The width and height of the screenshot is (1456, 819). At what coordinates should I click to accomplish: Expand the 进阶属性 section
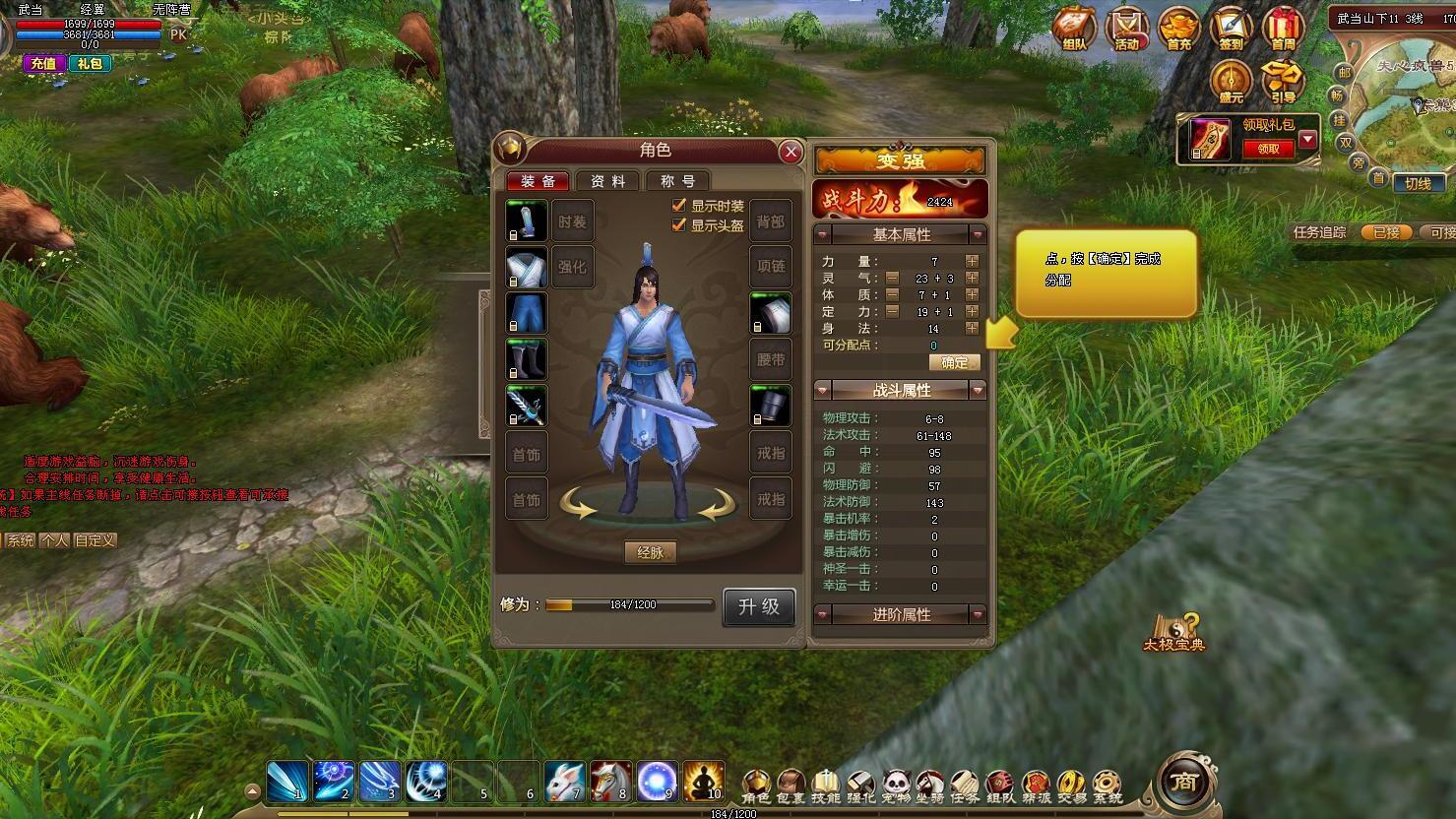click(901, 614)
